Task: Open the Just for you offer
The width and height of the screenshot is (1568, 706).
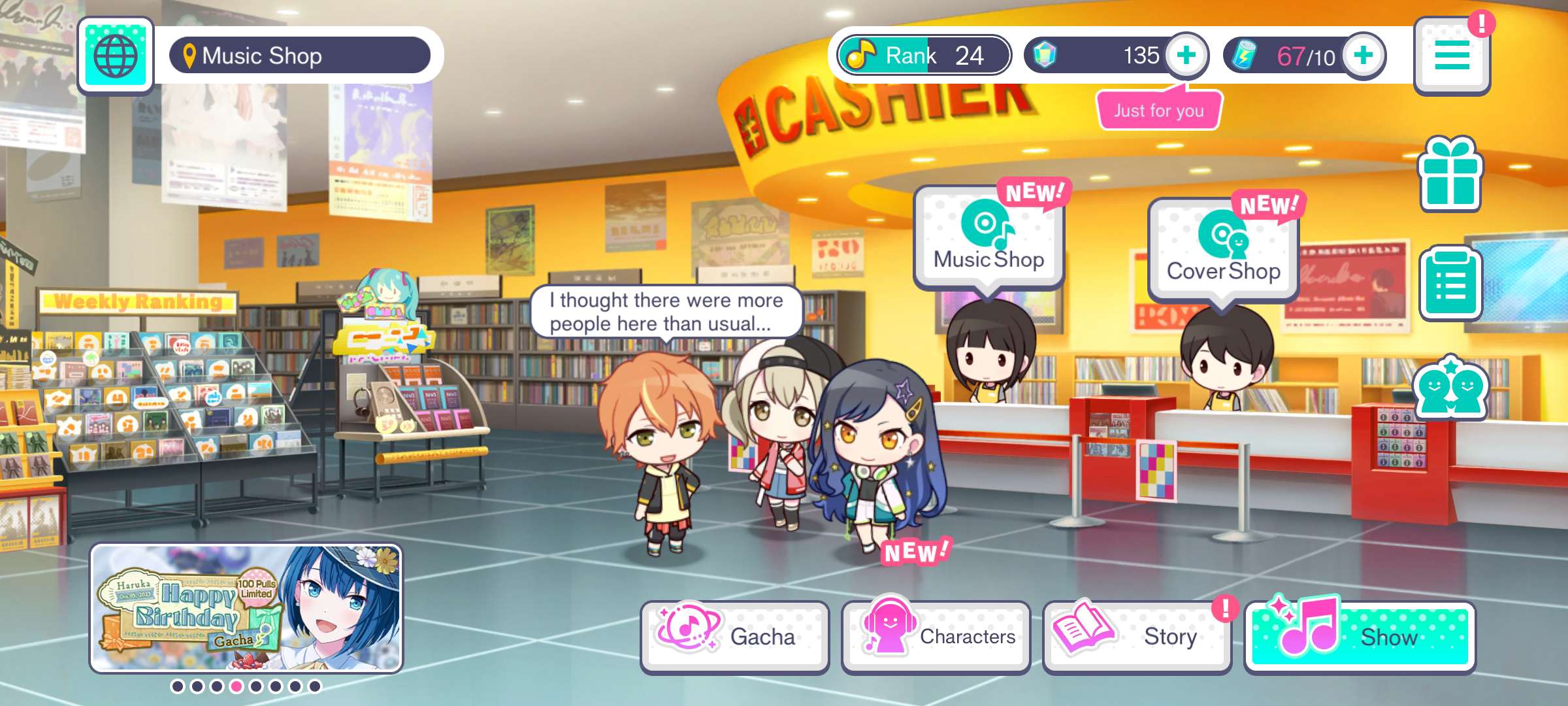Action: [x=1158, y=110]
